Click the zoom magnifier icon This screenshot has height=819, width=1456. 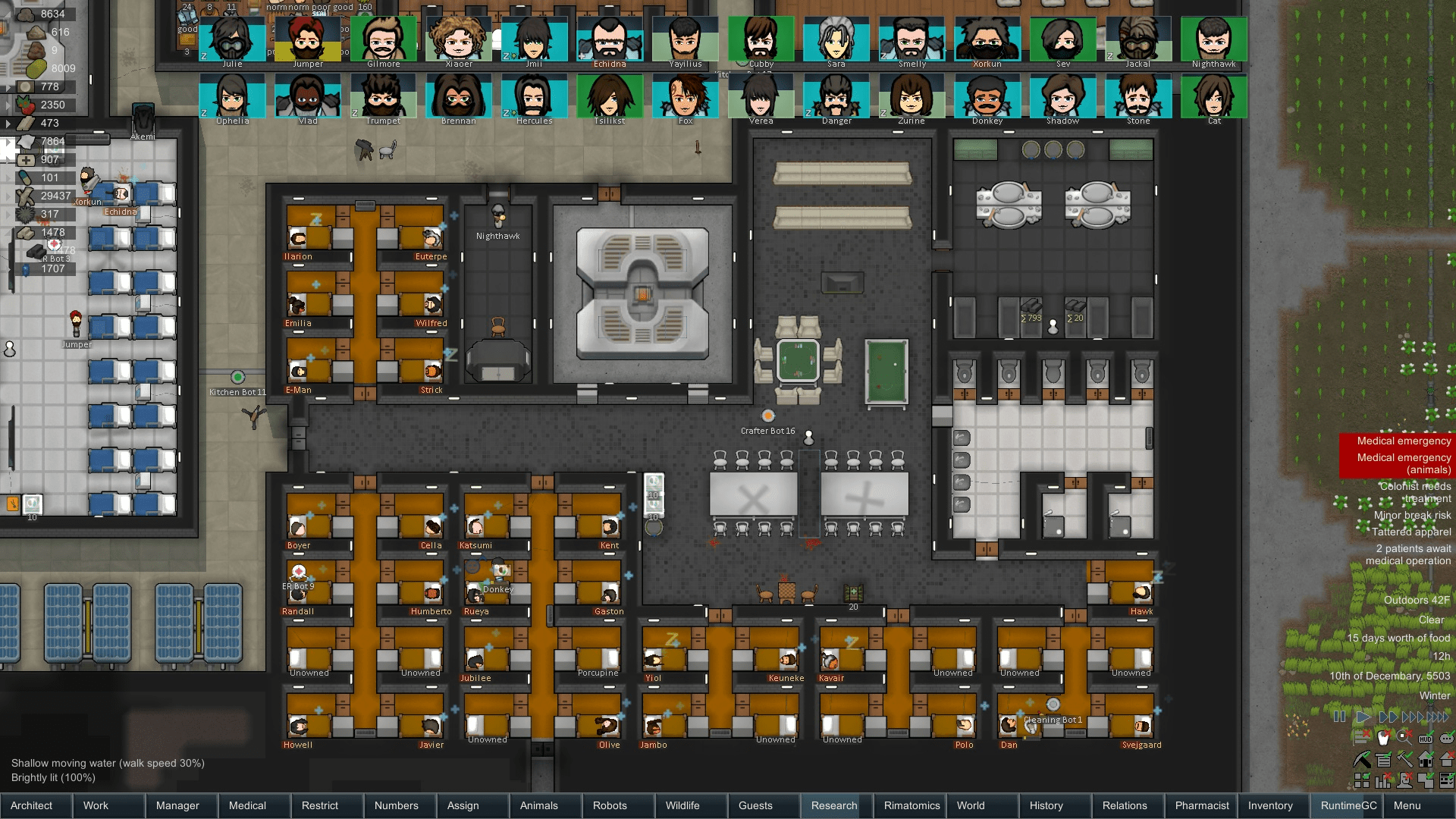[x=1404, y=738]
